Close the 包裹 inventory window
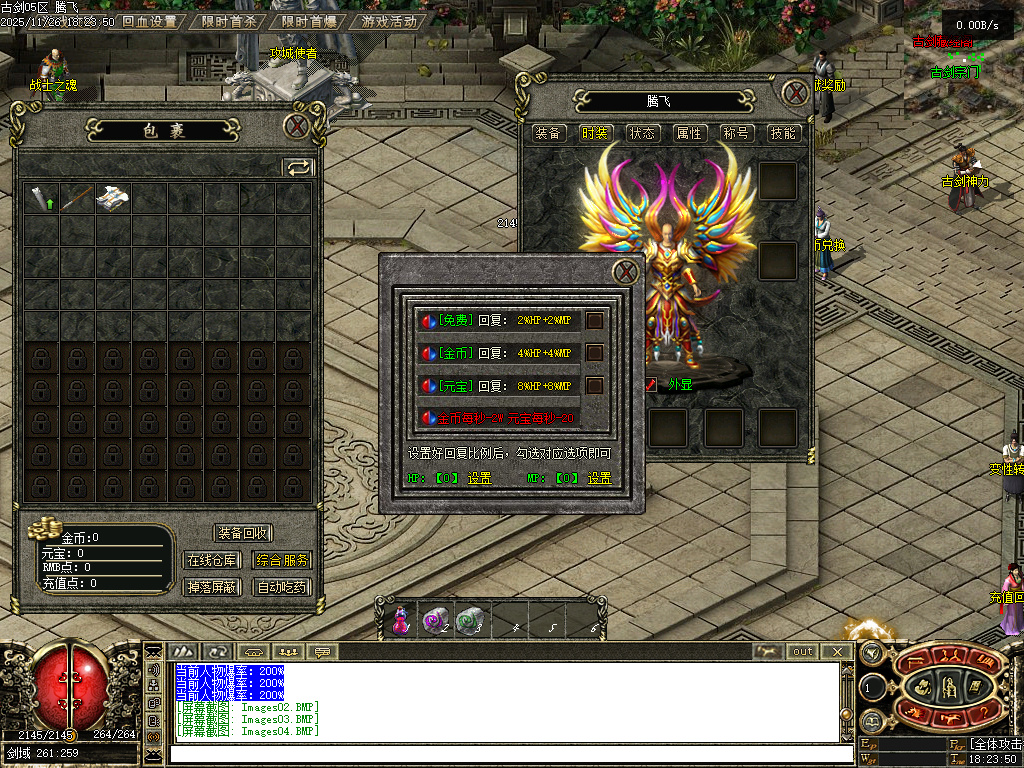The image size is (1024, 768). pyautogui.click(x=296, y=127)
